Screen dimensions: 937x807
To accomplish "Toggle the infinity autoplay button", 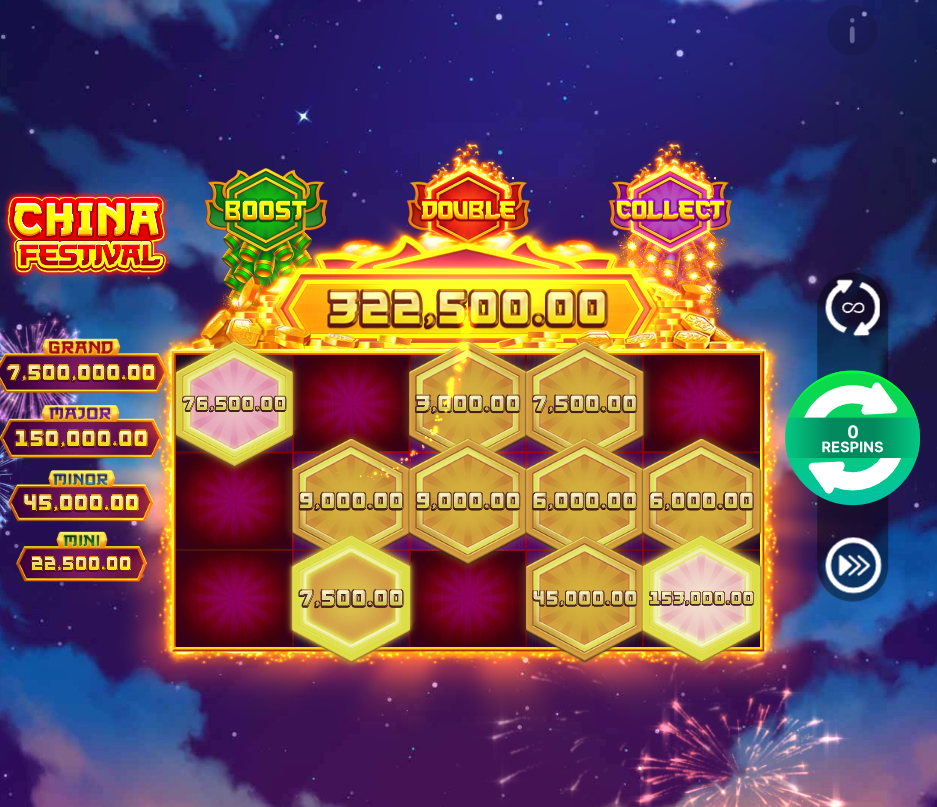I will 852,307.
